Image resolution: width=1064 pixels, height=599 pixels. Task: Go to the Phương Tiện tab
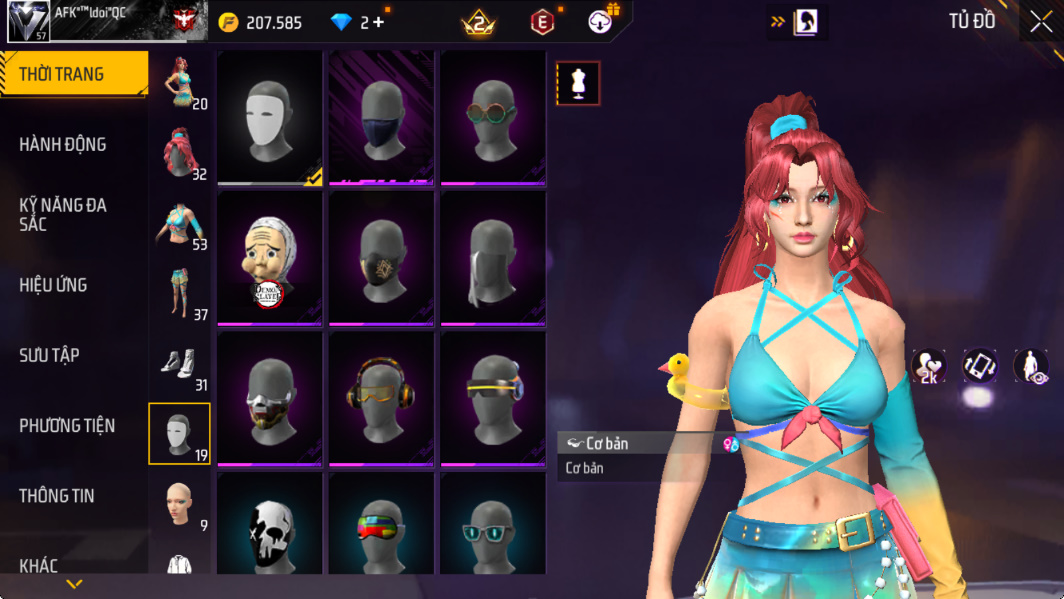67,426
